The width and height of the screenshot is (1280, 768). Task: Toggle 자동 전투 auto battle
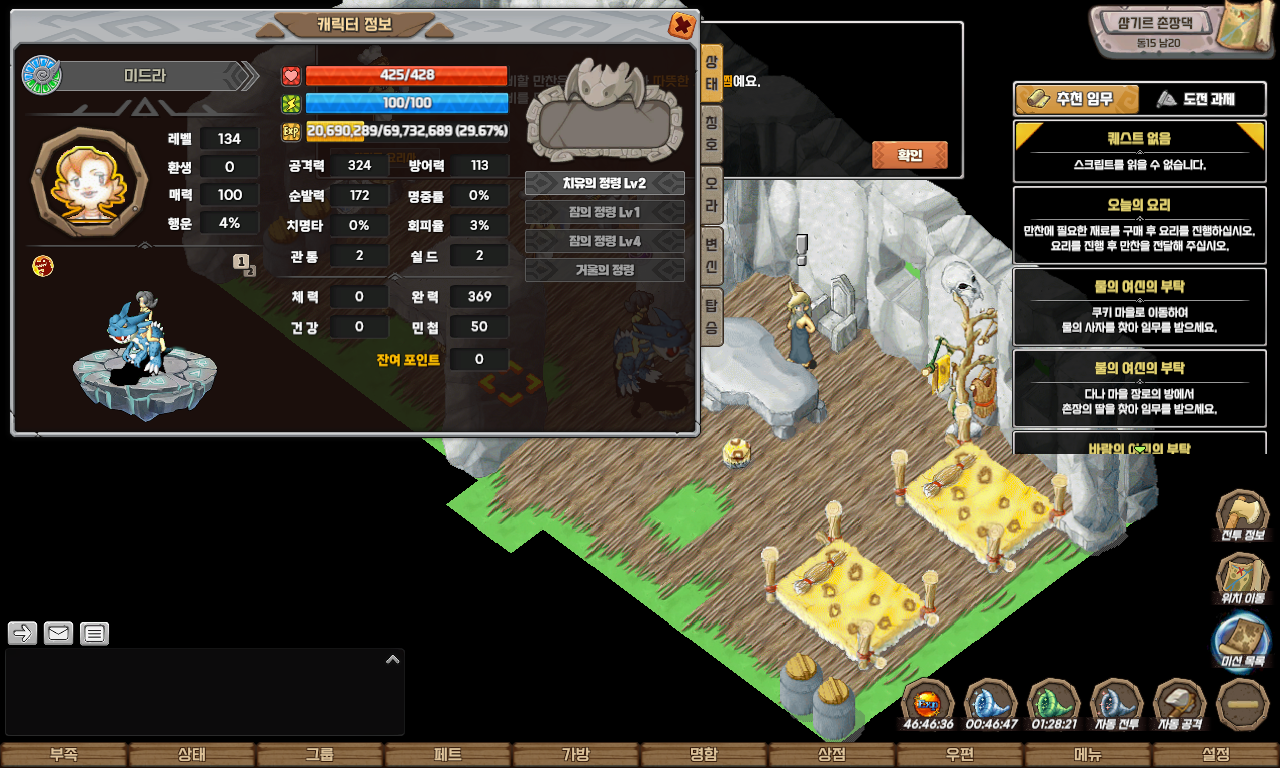tap(1116, 704)
